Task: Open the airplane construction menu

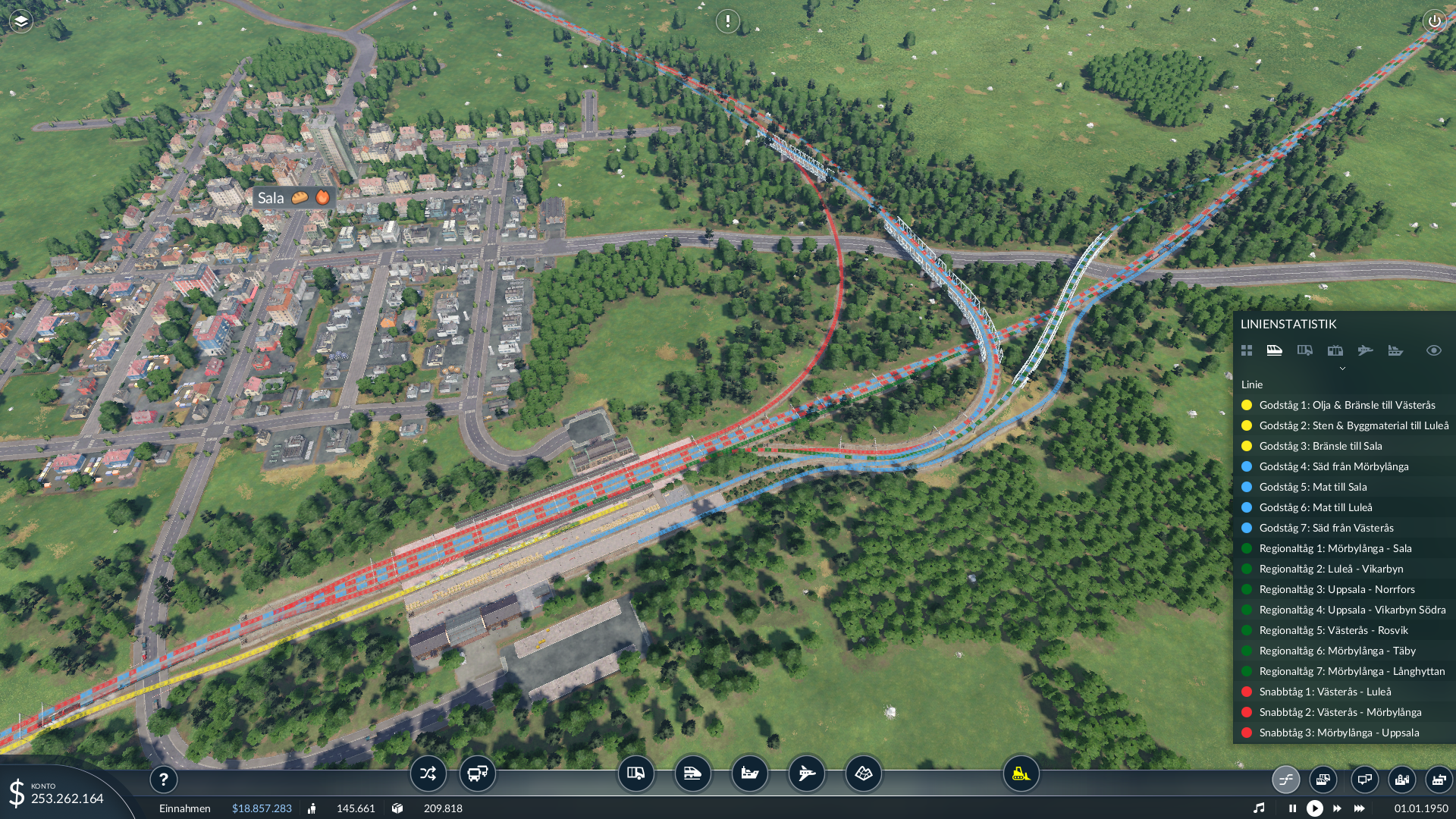Action: [806, 773]
